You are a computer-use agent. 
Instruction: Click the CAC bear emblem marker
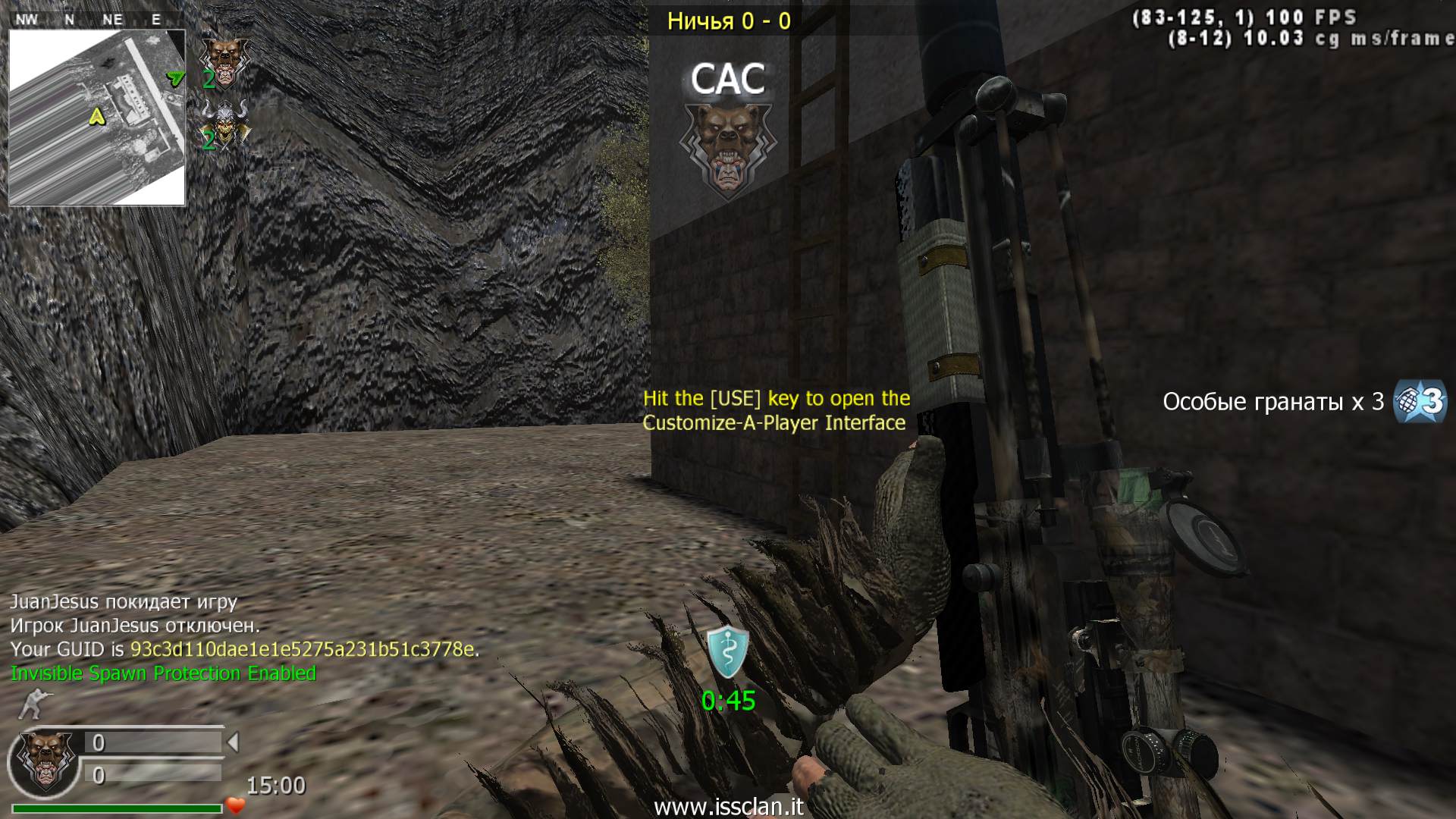point(728,148)
